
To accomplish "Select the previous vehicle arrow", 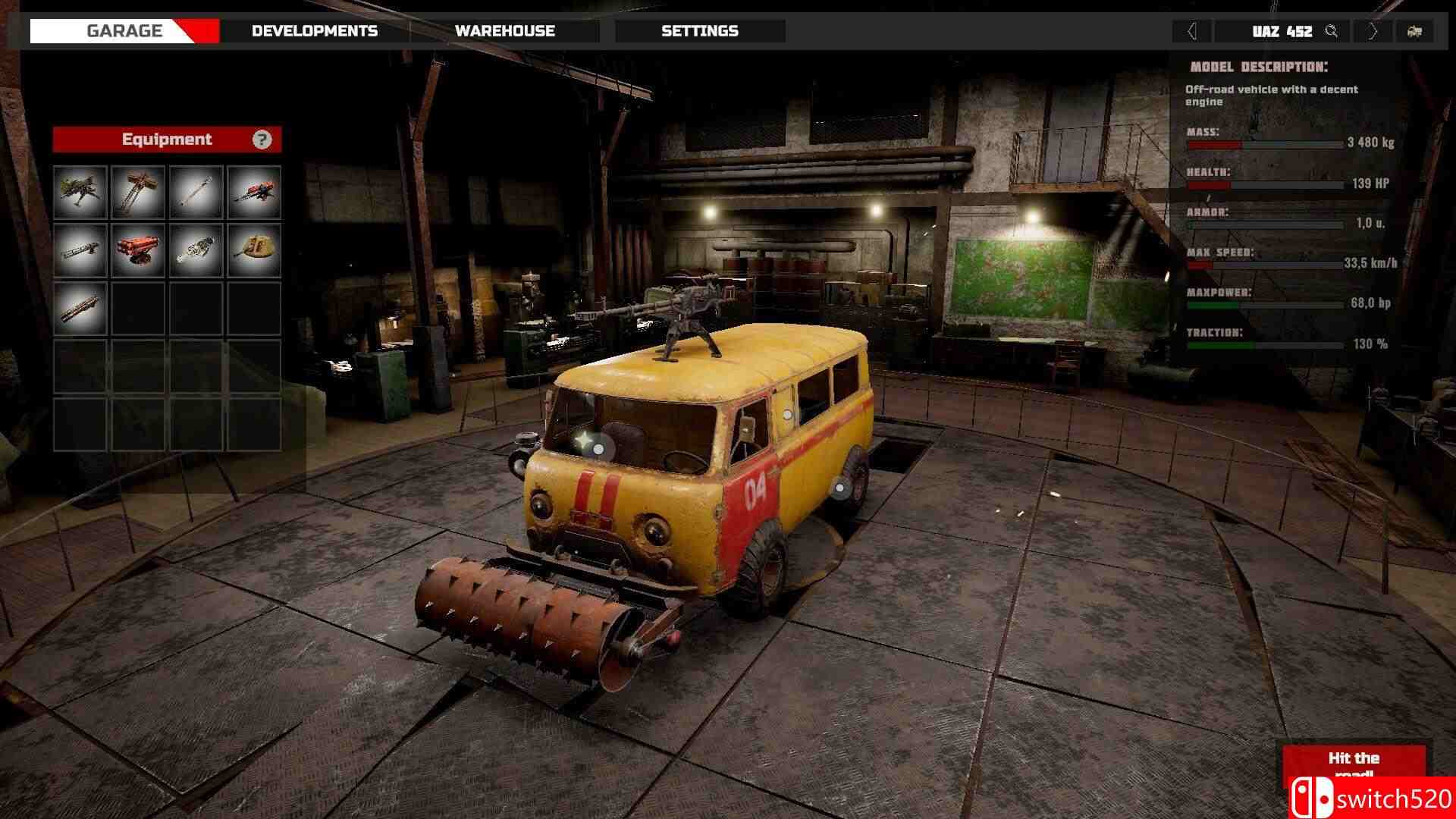I will [x=1191, y=31].
